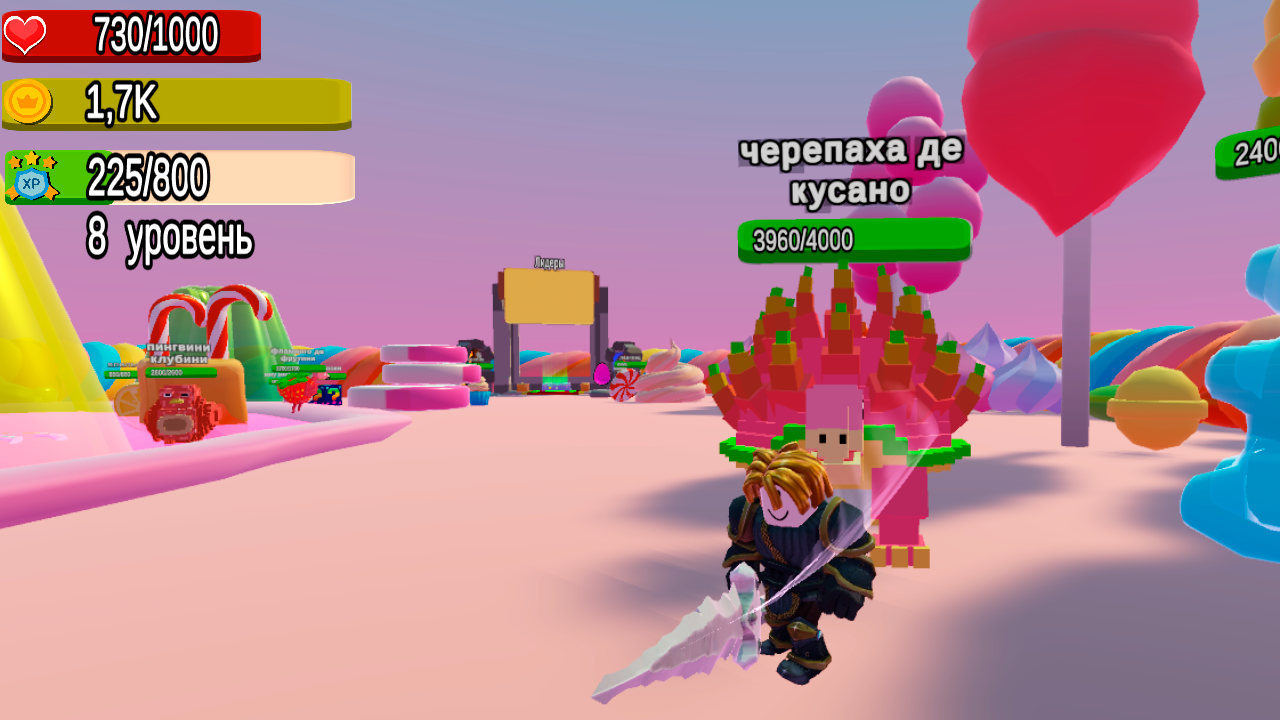Click the пингвини клубини enemy
This screenshot has width=1280, height=720.
[x=180, y=410]
